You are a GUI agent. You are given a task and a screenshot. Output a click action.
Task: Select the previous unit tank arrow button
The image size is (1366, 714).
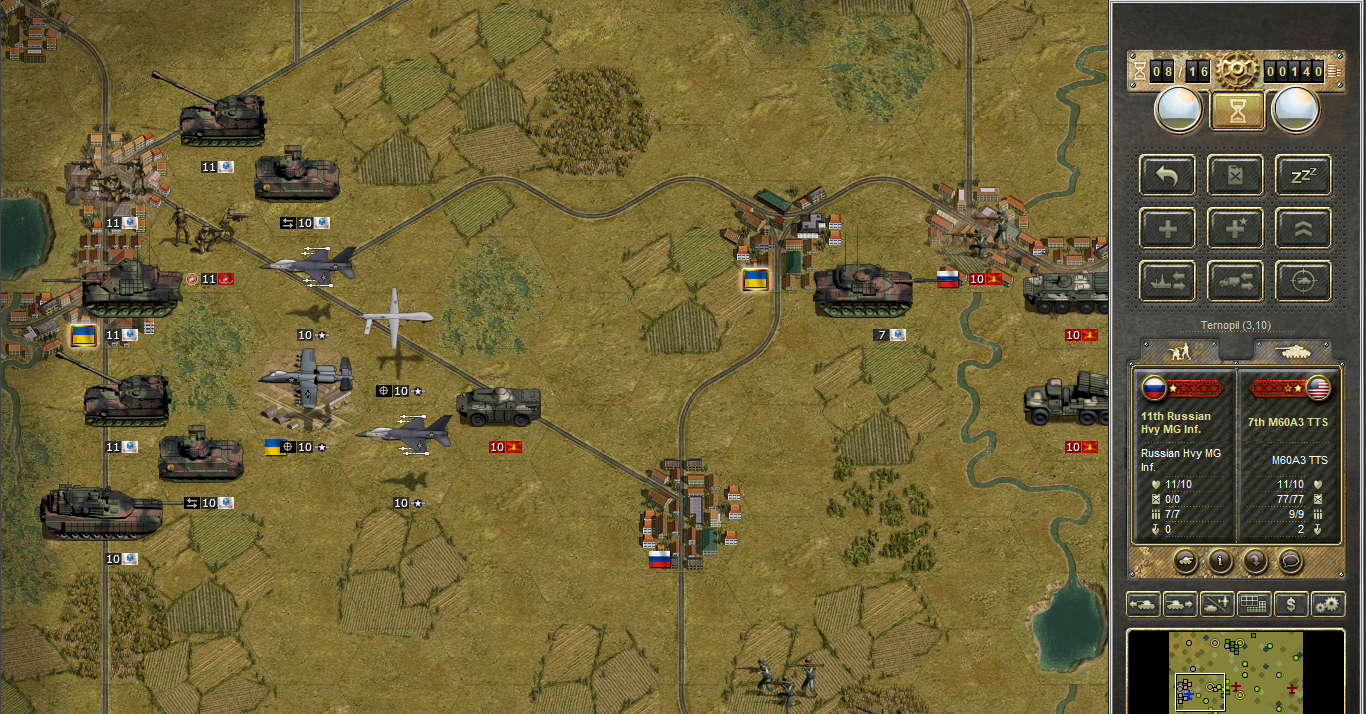(1144, 604)
